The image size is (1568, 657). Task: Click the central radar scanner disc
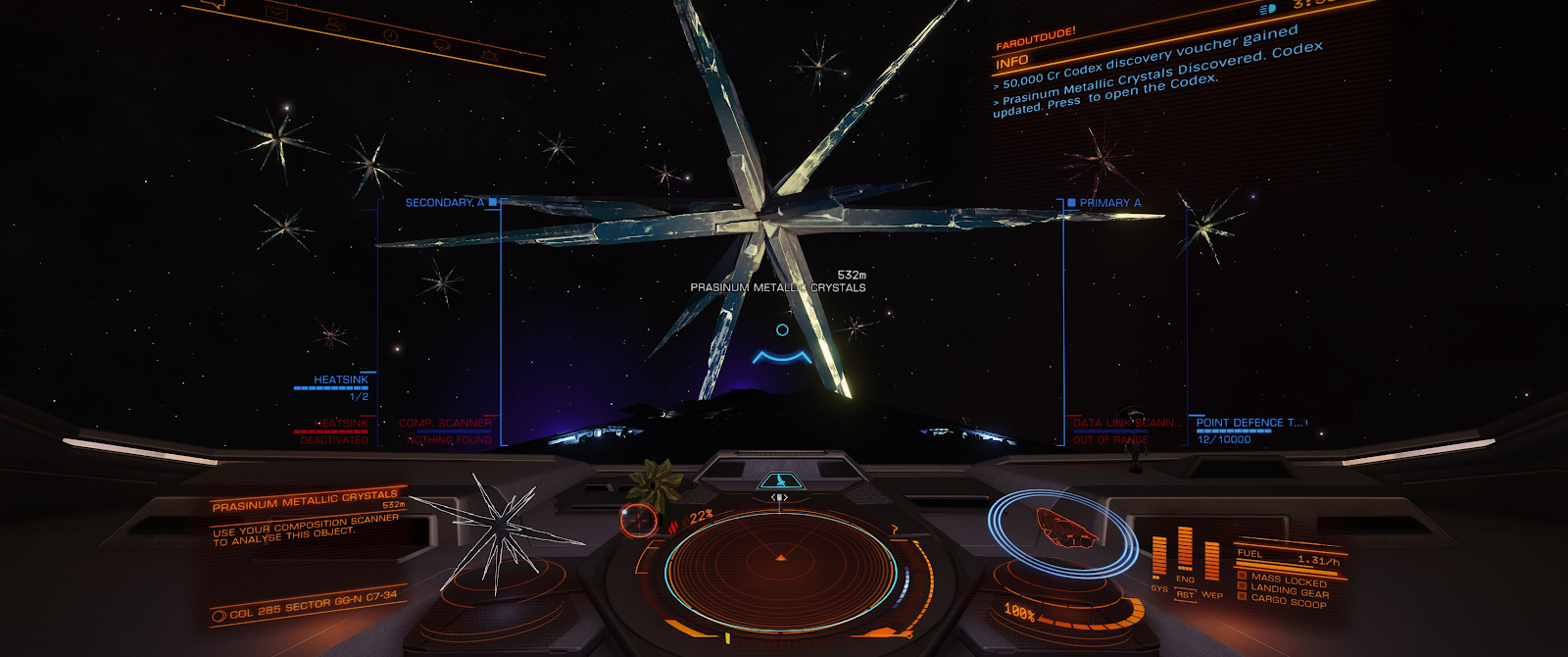coord(780,569)
